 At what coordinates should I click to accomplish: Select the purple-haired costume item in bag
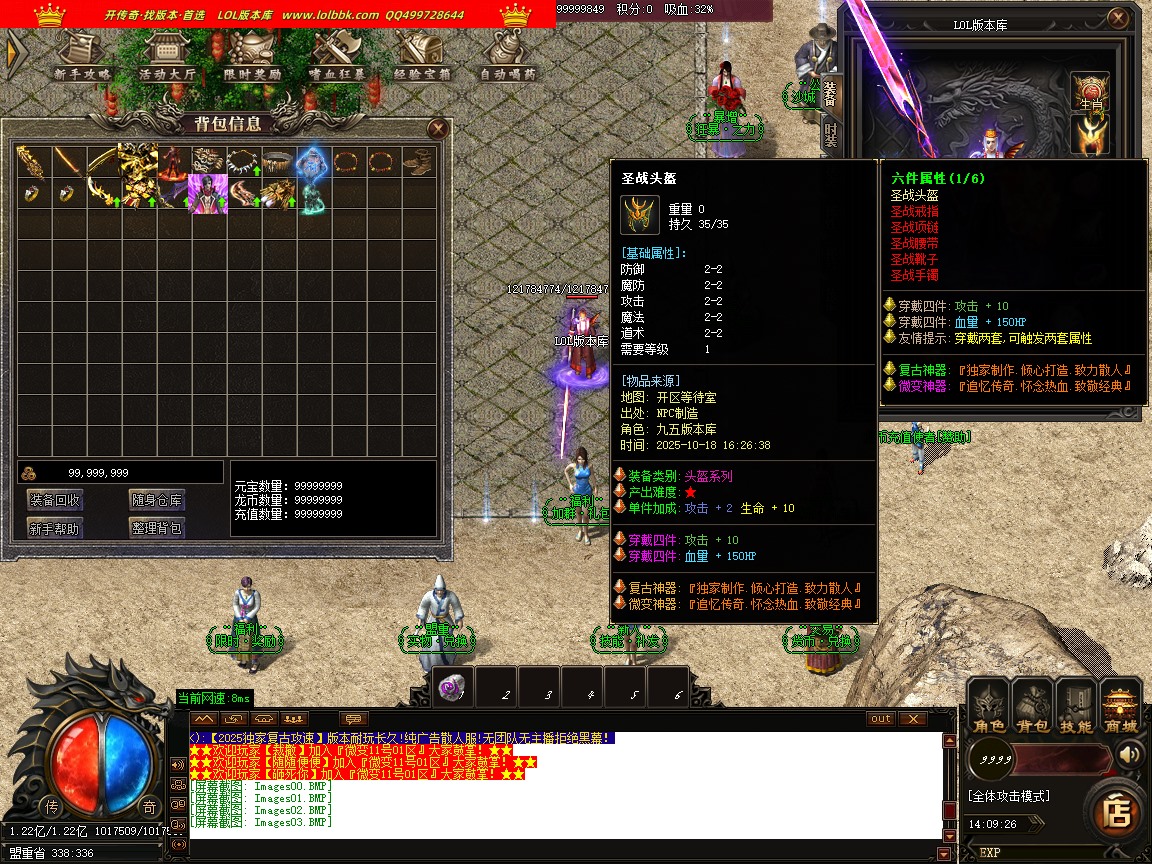208,193
